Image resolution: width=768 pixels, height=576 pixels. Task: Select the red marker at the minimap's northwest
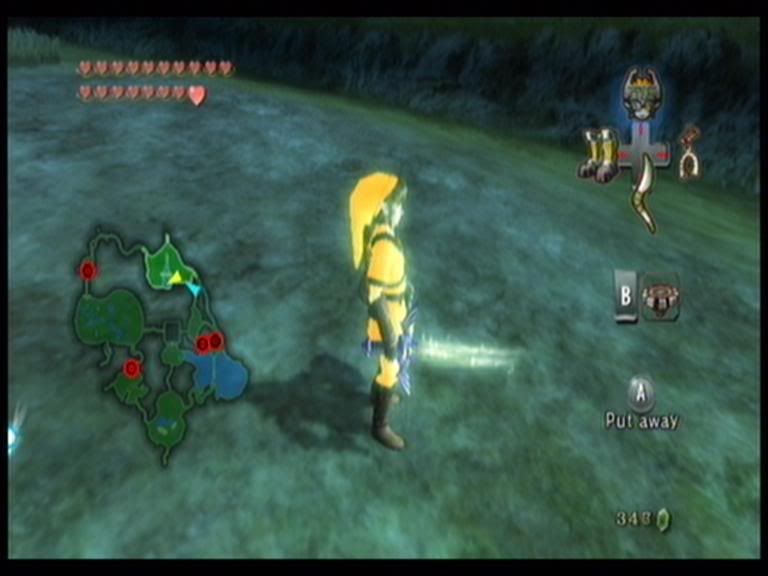pos(88,270)
